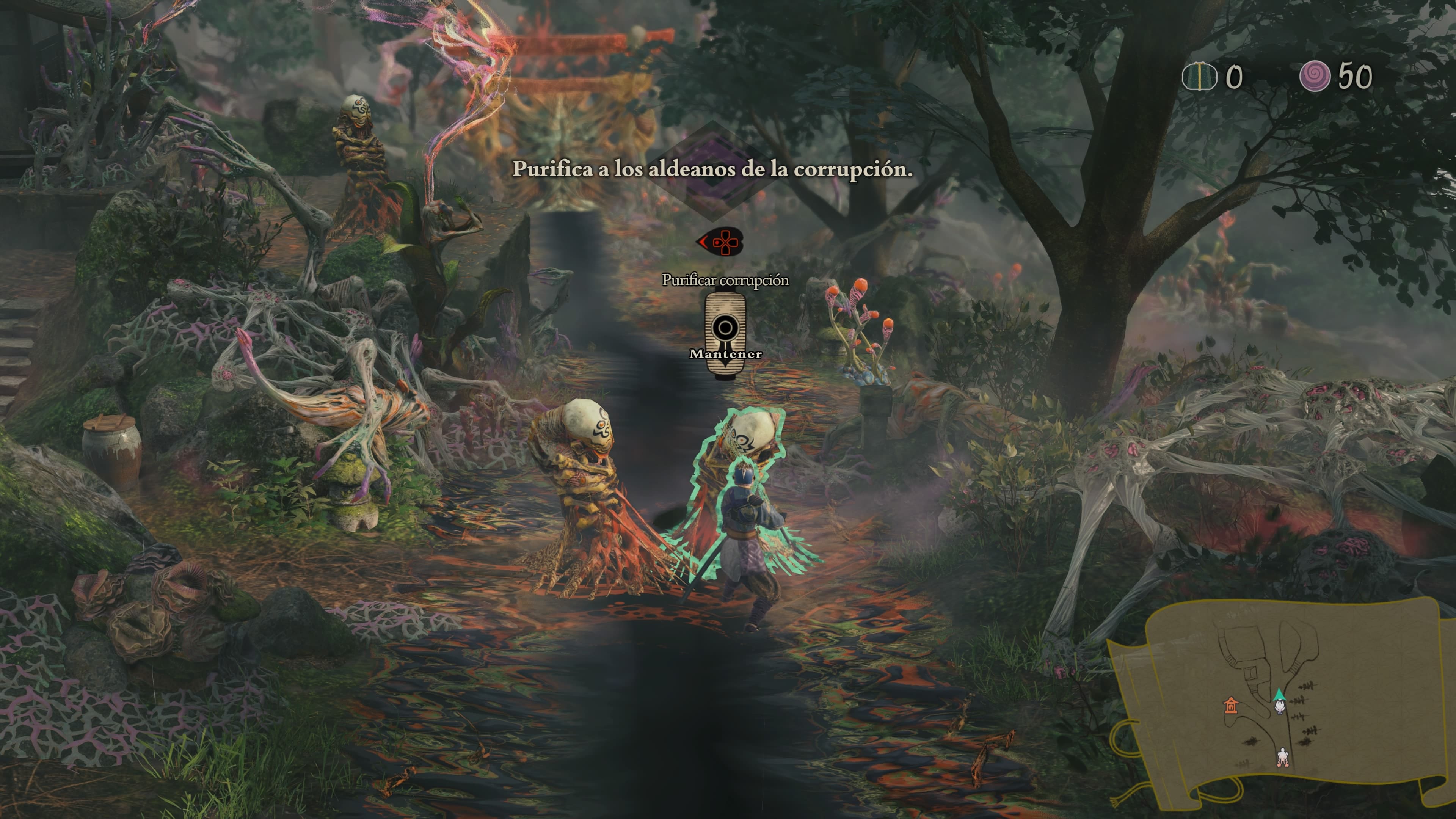Select the orange shrine marker on the minimap
This screenshot has width=1456, height=819.
click(1230, 705)
